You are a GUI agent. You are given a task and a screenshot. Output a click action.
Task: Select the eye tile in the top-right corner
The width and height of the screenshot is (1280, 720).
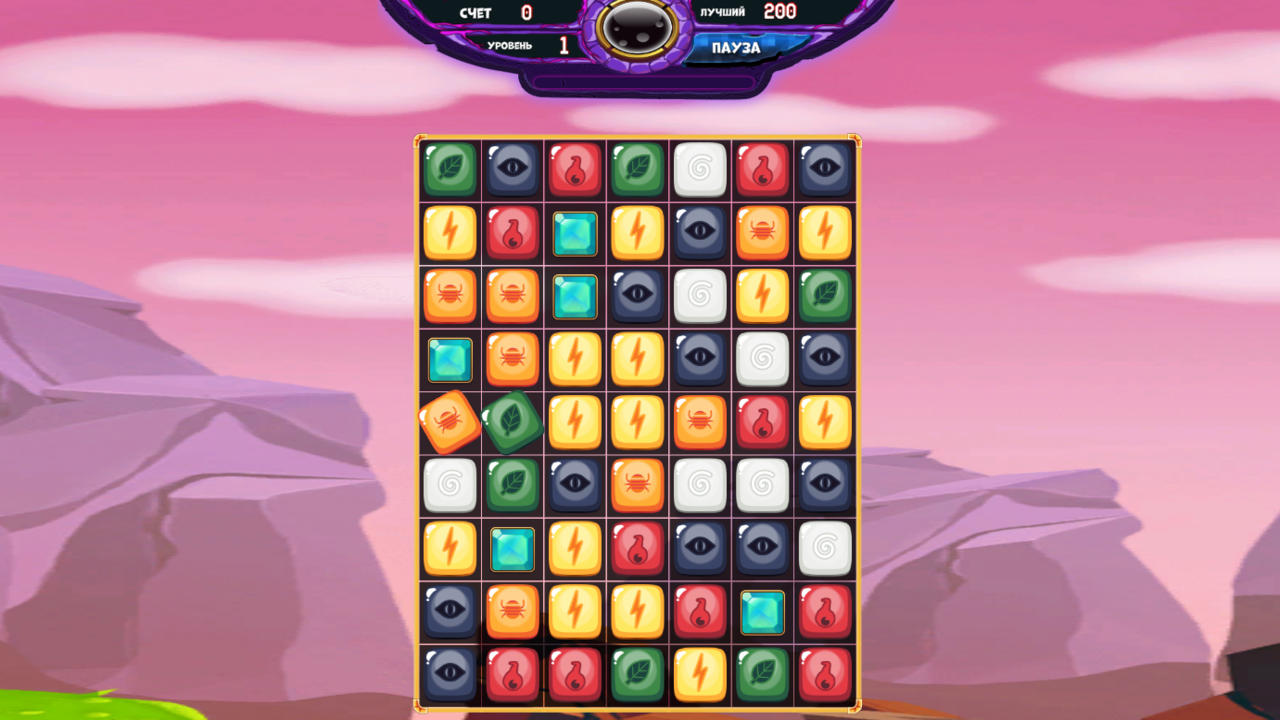point(825,169)
